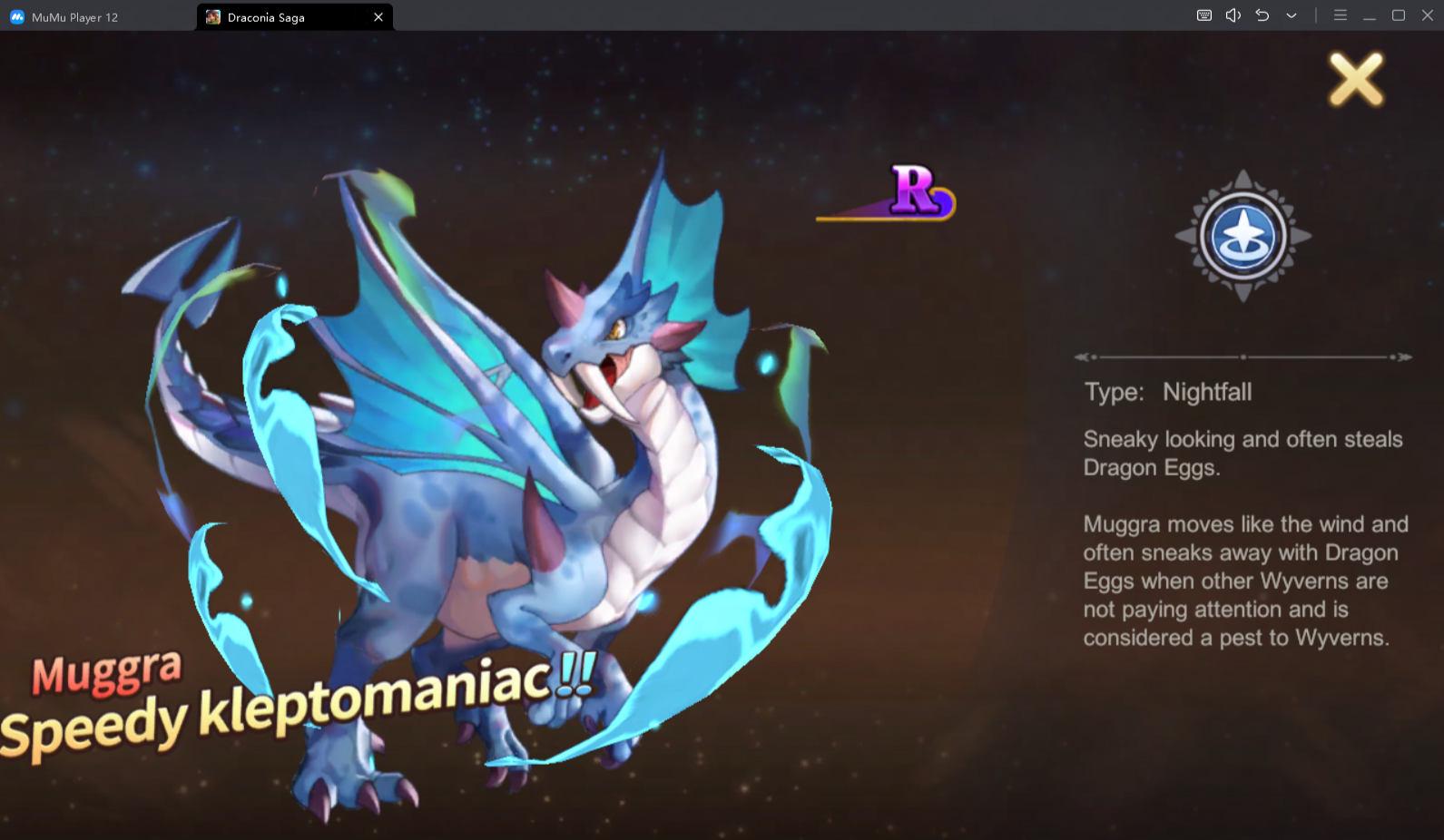Click the back arrow icon in the toolbar
The width and height of the screenshot is (1444, 840).
click(1262, 15)
